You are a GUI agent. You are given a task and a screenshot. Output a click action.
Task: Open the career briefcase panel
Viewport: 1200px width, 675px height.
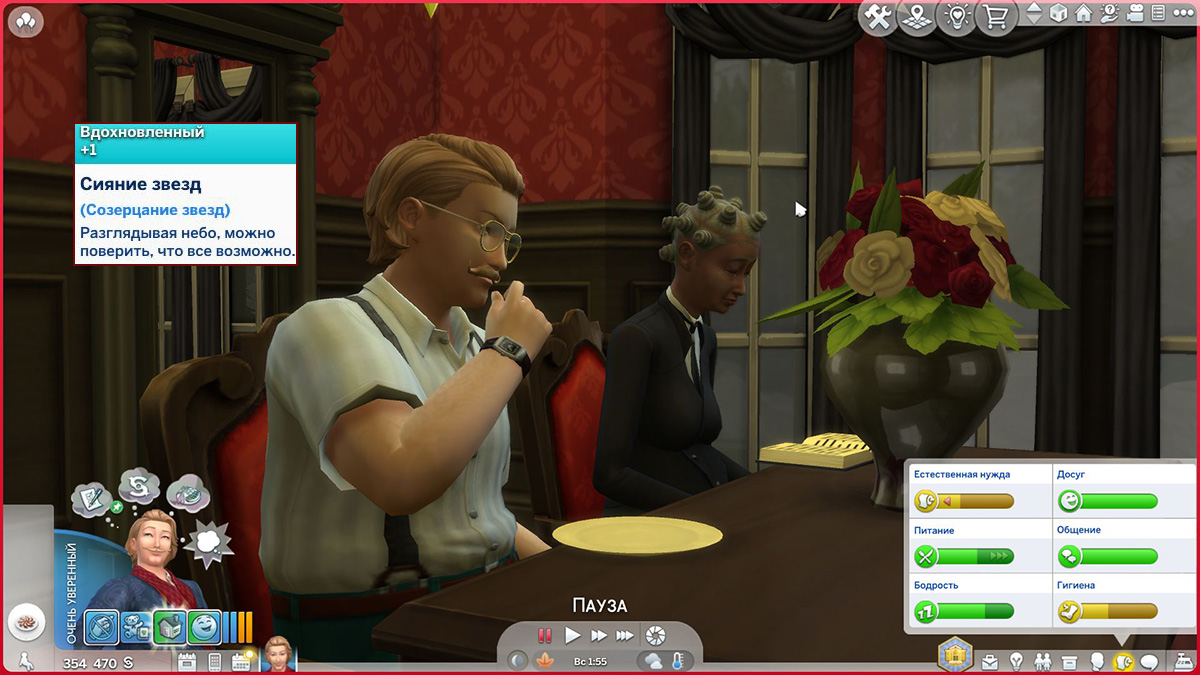coord(990,662)
